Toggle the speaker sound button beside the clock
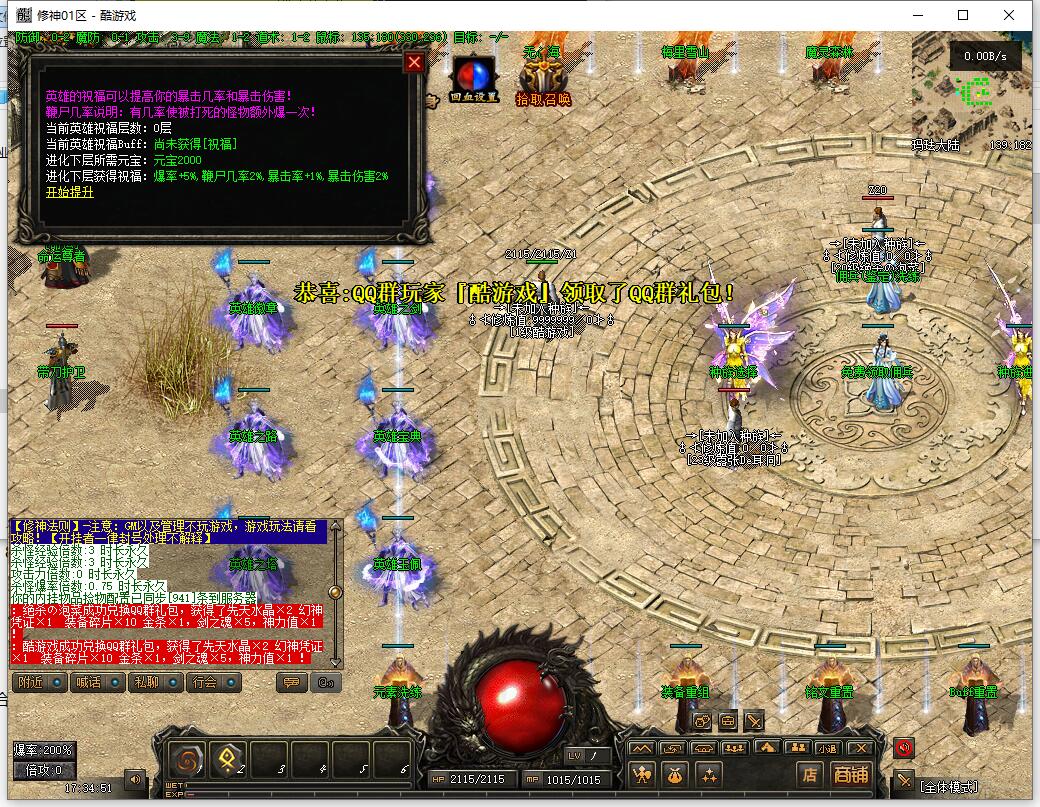Image resolution: width=1040 pixels, height=807 pixels. tap(133, 778)
